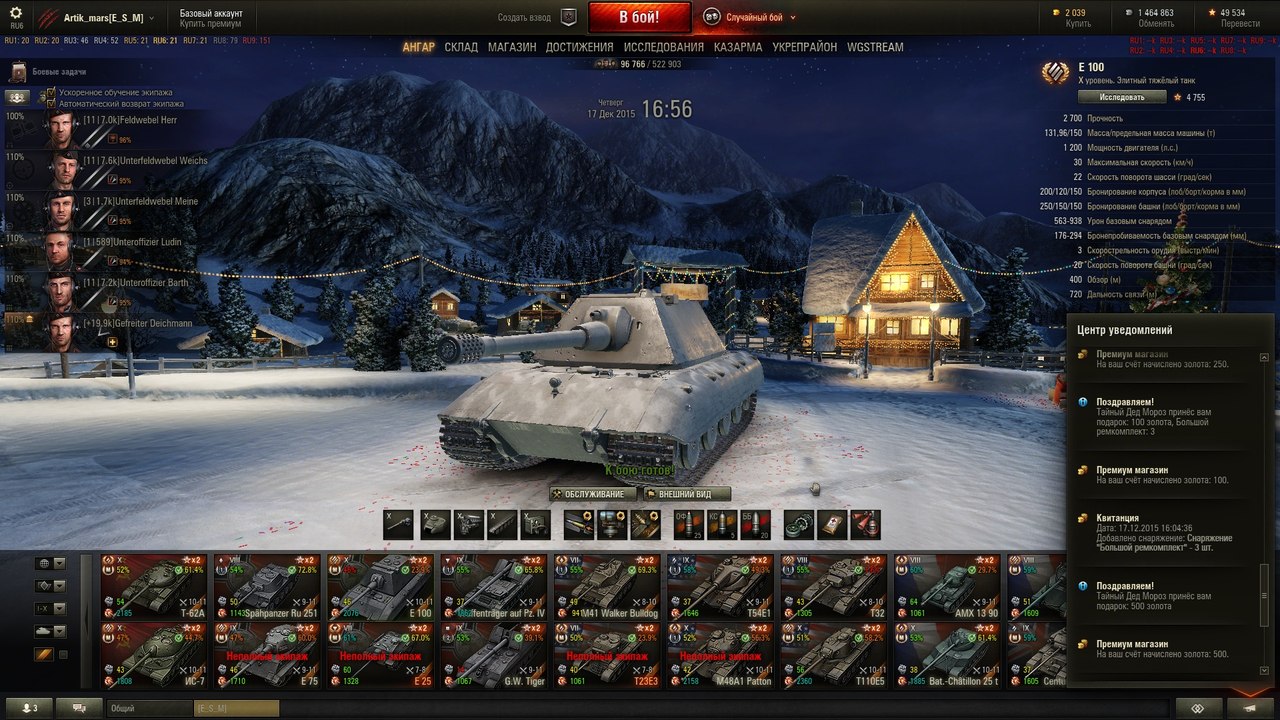Pick the G.W. Tiger in the carousel
This screenshot has width=1280, height=720.
(493, 655)
